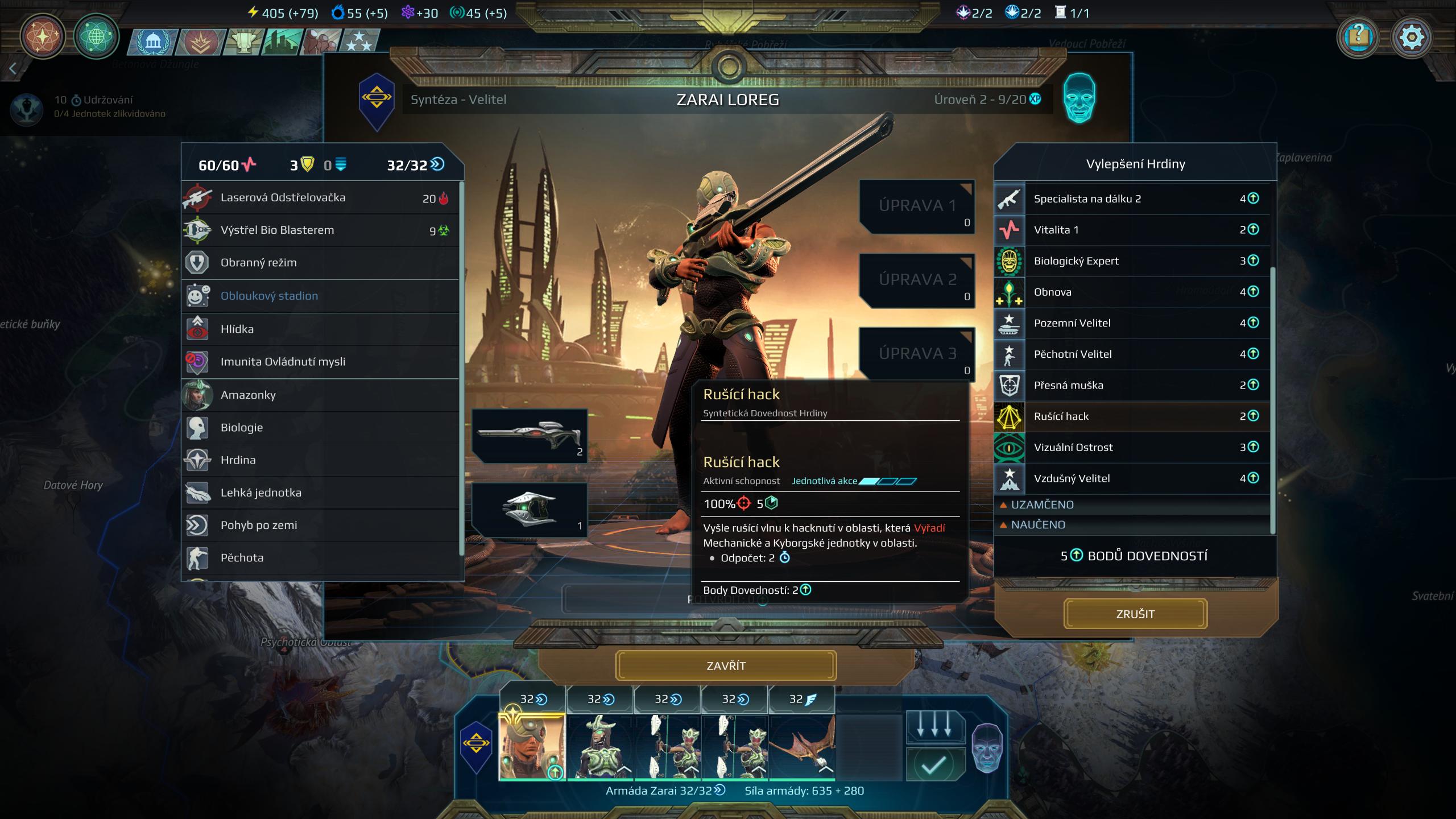Cancel hero upgrades with Zrušit
Image resolution: width=1456 pixels, height=819 pixels.
coord(1135,614)
